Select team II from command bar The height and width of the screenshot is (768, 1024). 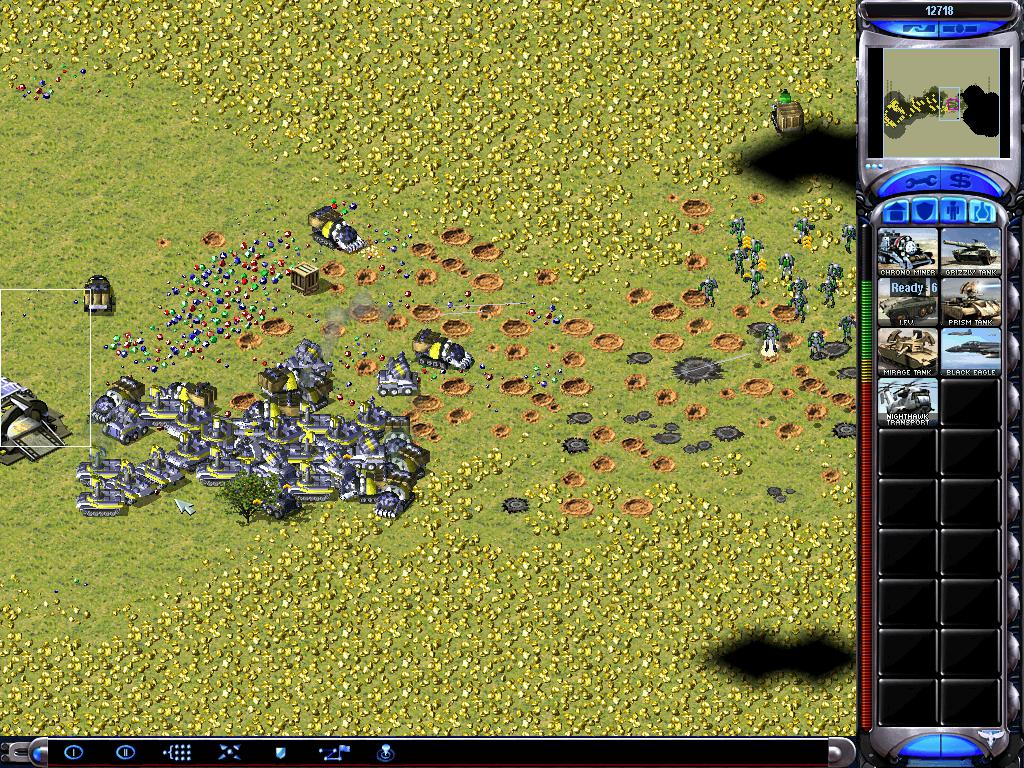pyautogui.click(x=125, y=752)
